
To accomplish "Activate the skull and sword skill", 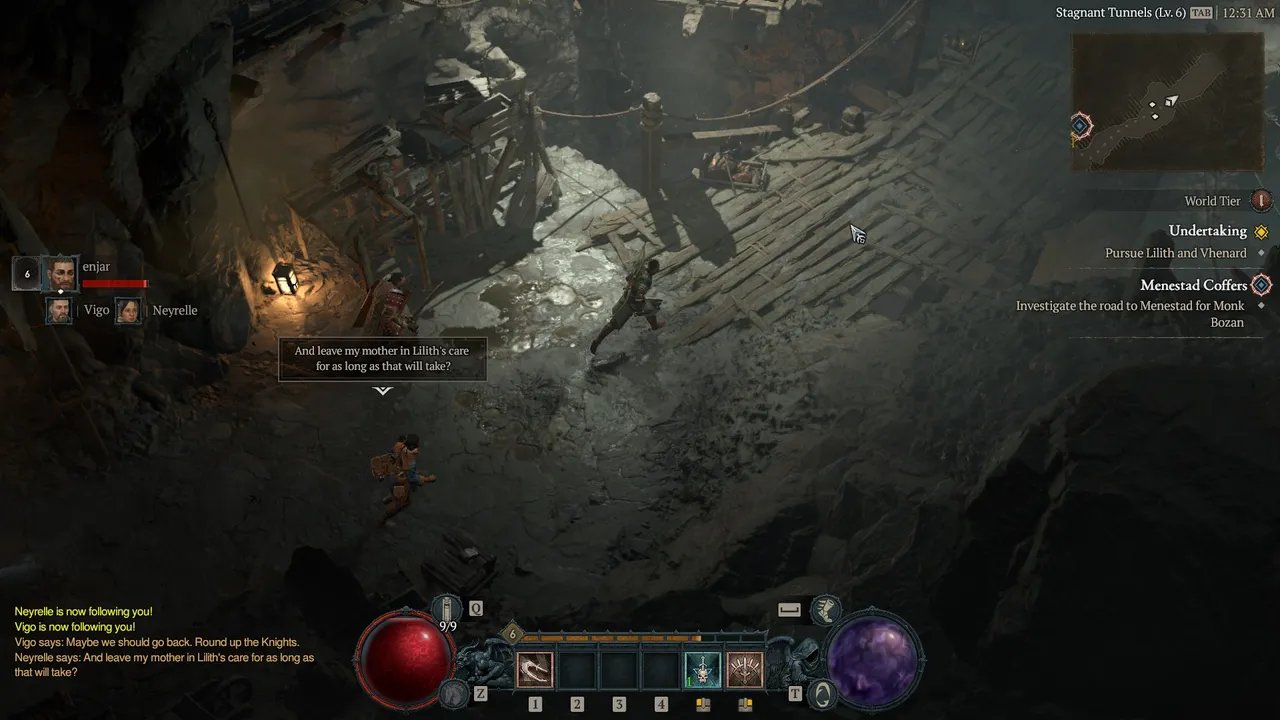I will coord(702,669).
